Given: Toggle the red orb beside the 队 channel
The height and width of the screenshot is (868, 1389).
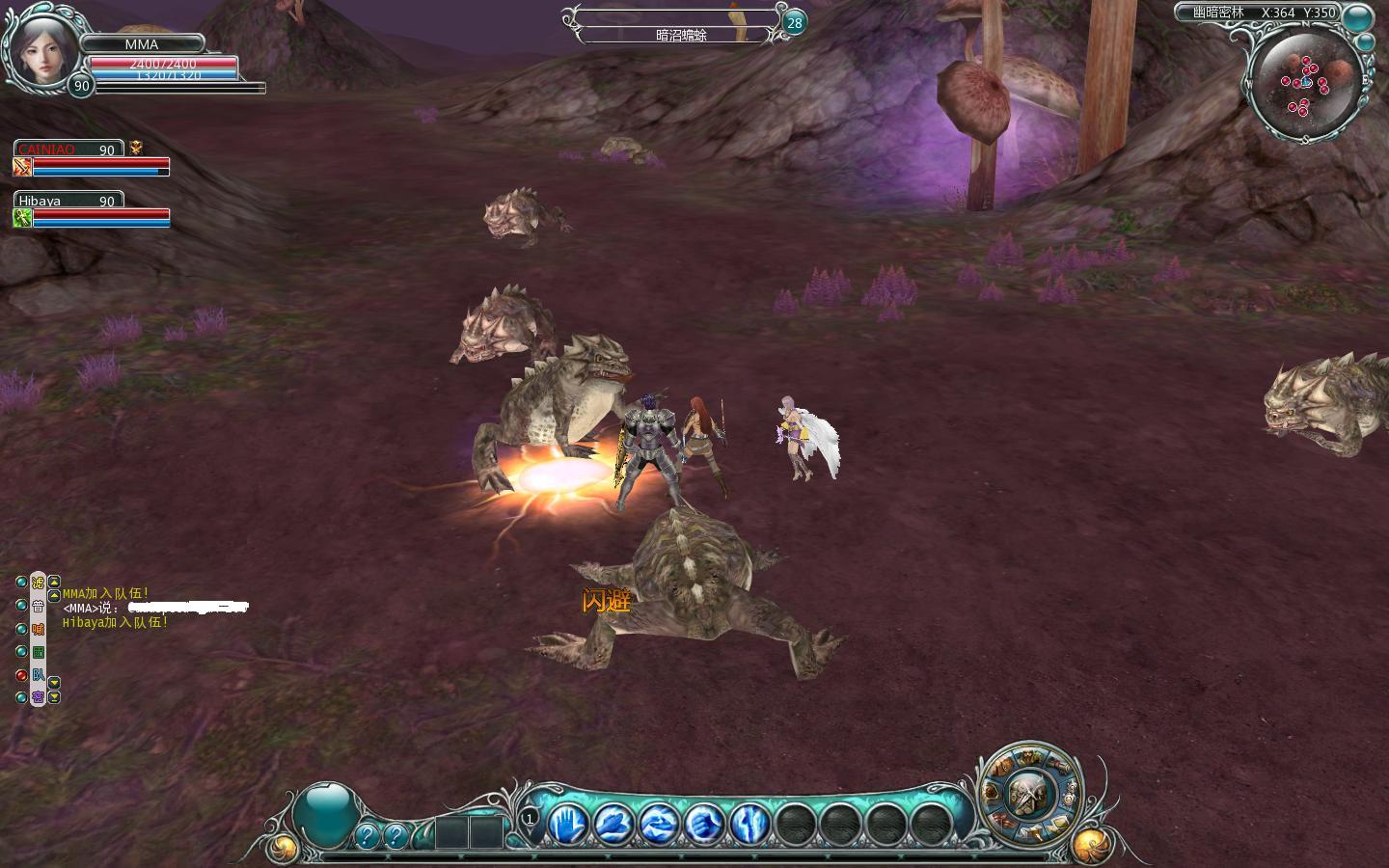Looking at the screenshot, I should pyautogui.click(x=21, y=675).
